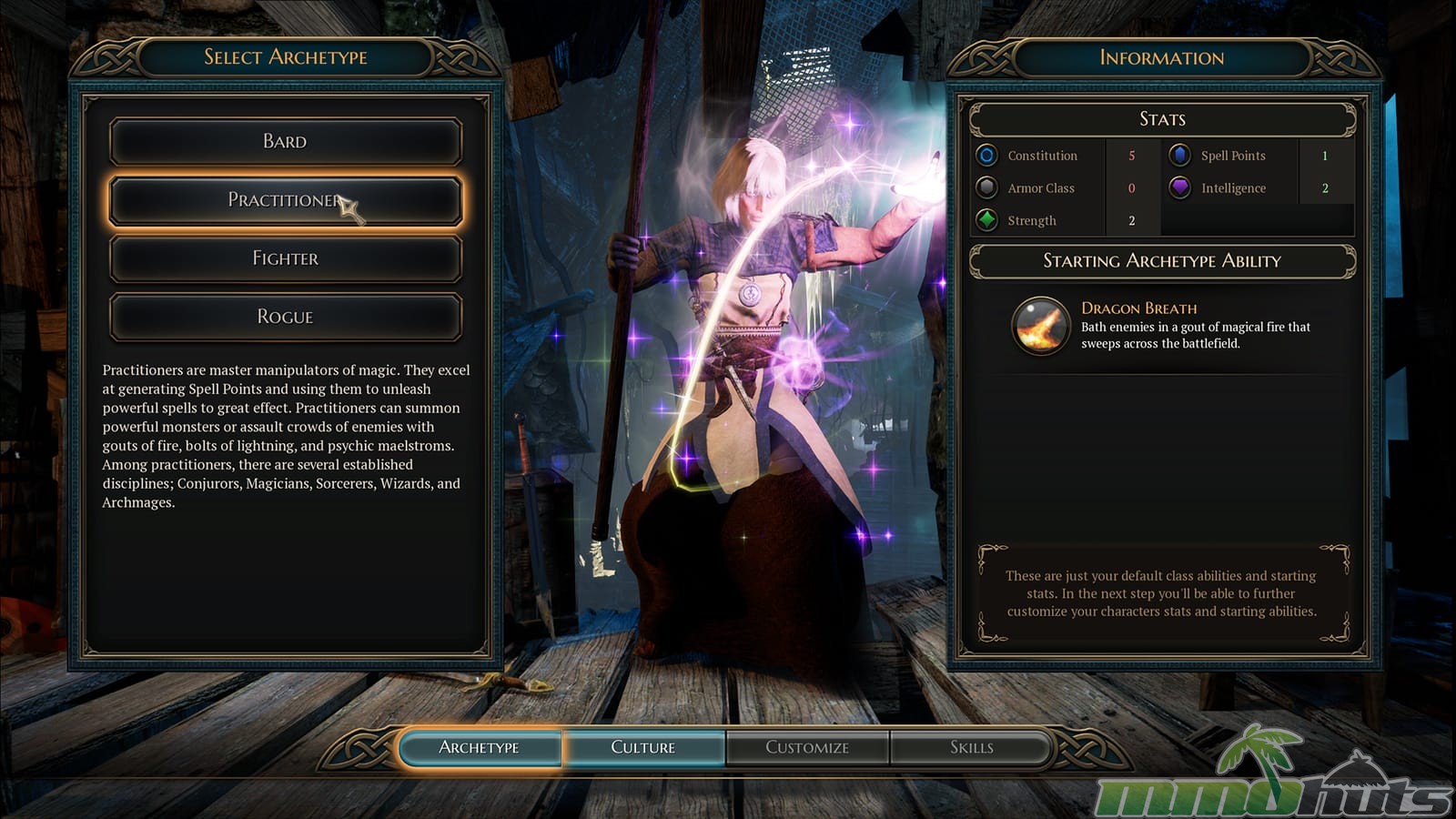Screen dimensions: 1456x819
Task: Click the Spell Points stat icon
Action: [1179, 156]
